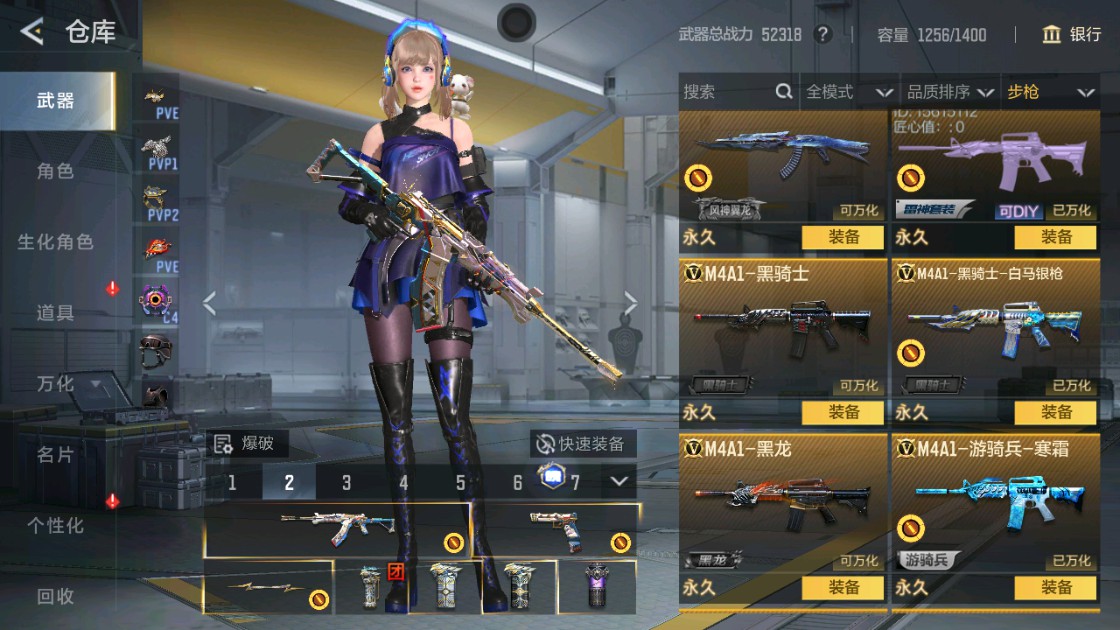The height and width of the screenshot is (630, 1120).
Task: Switch to the 角色 tab
Action: (56, 171)
